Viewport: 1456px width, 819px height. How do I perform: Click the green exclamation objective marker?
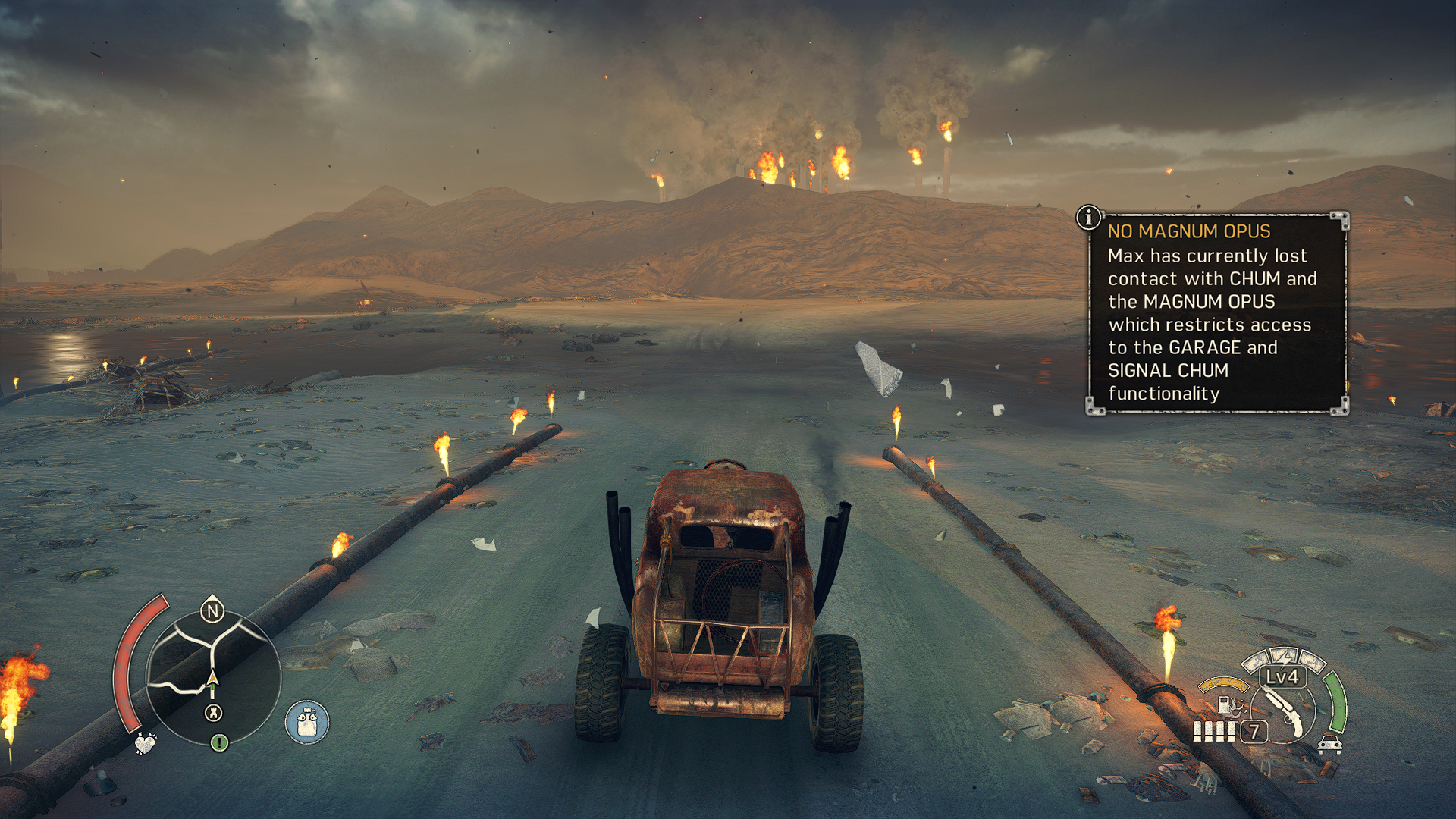pyautogui.click(x=219, y=742)
